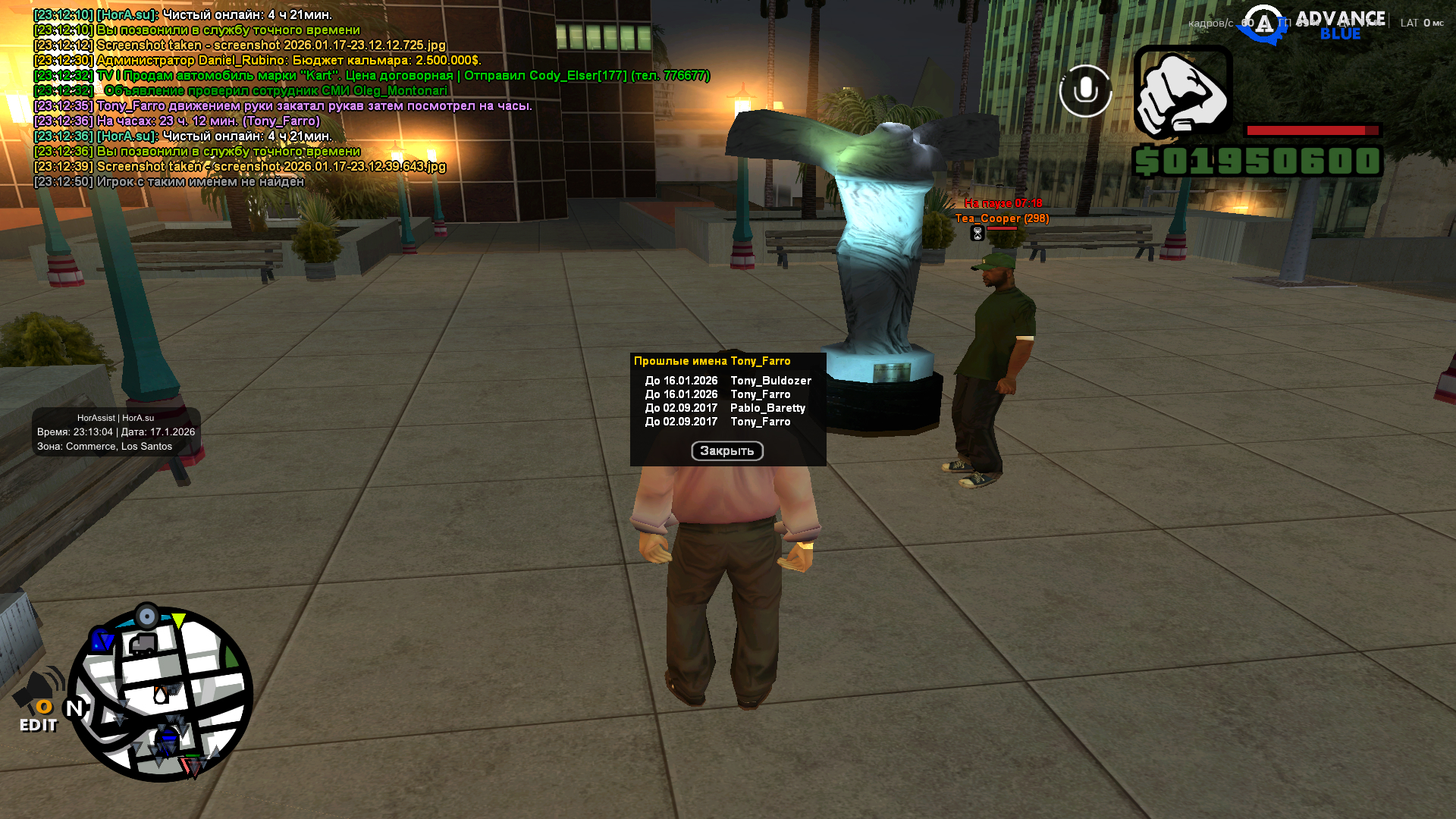Toggle the microphone voice chat icon
Screen dimensions: 1456x819
pos(1085,91)
